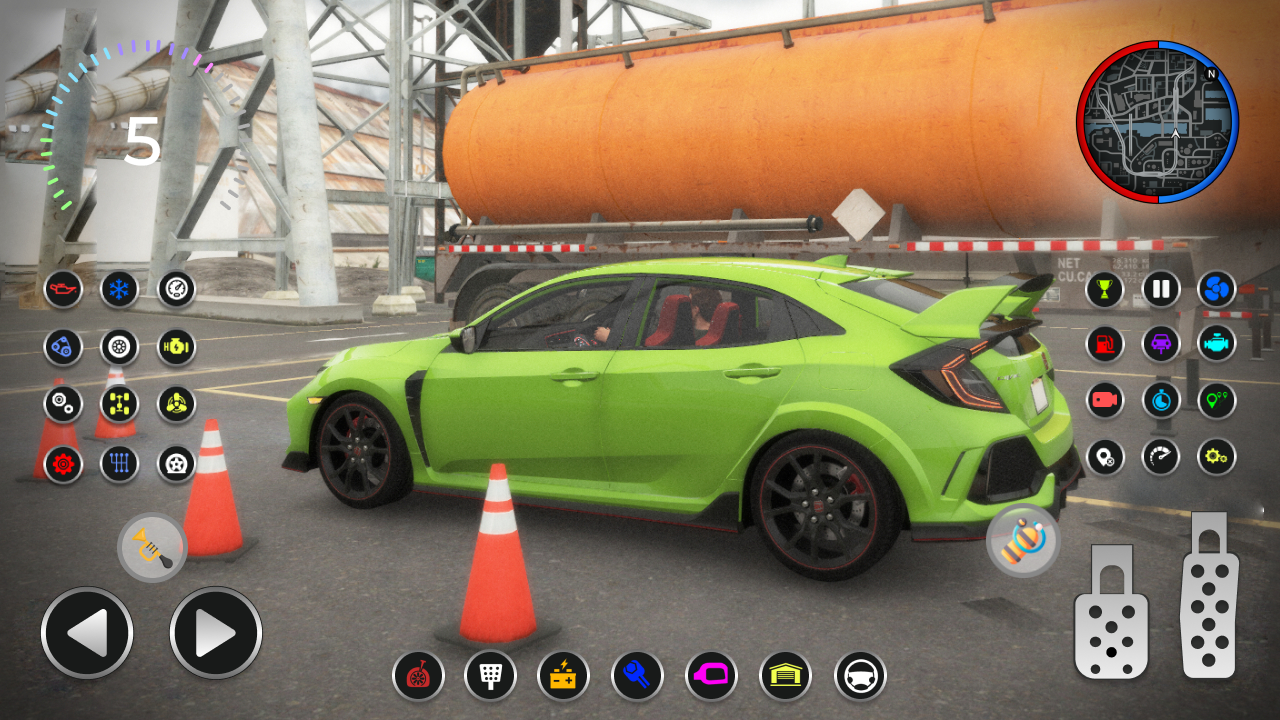Image resolution: width=1280 pixels, height=720 pixels.
Task: Select the white steering wheel icon
Action: click(x=860, y=676)
